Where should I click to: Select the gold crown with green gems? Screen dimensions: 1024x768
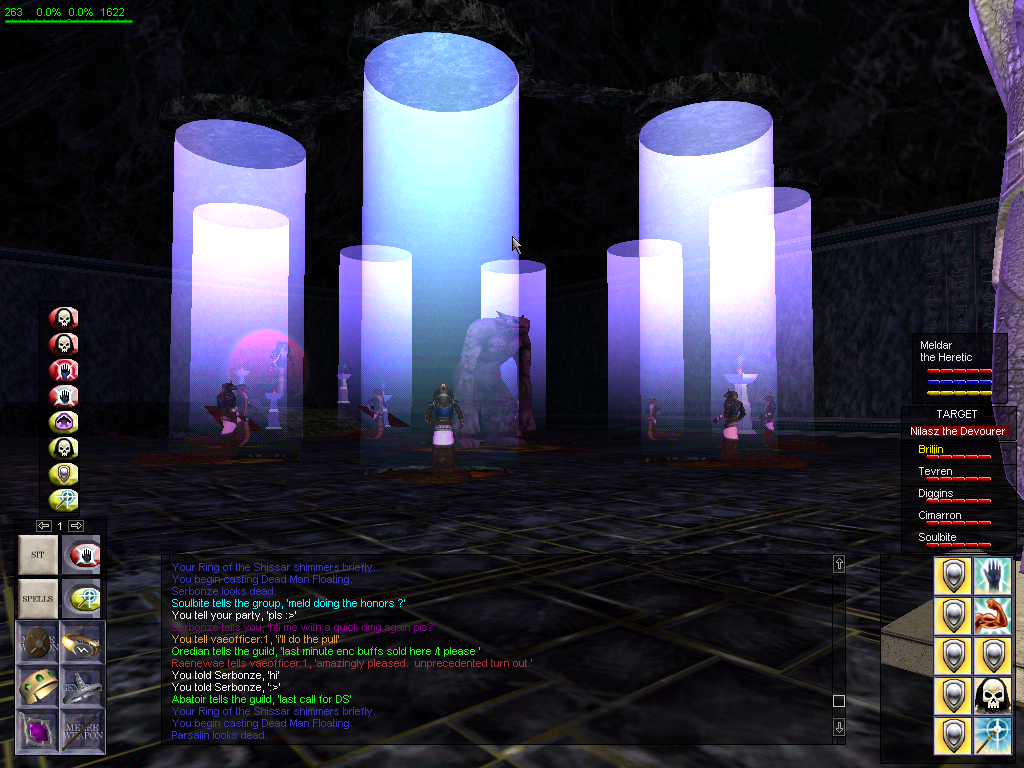(x=38, y=686)
